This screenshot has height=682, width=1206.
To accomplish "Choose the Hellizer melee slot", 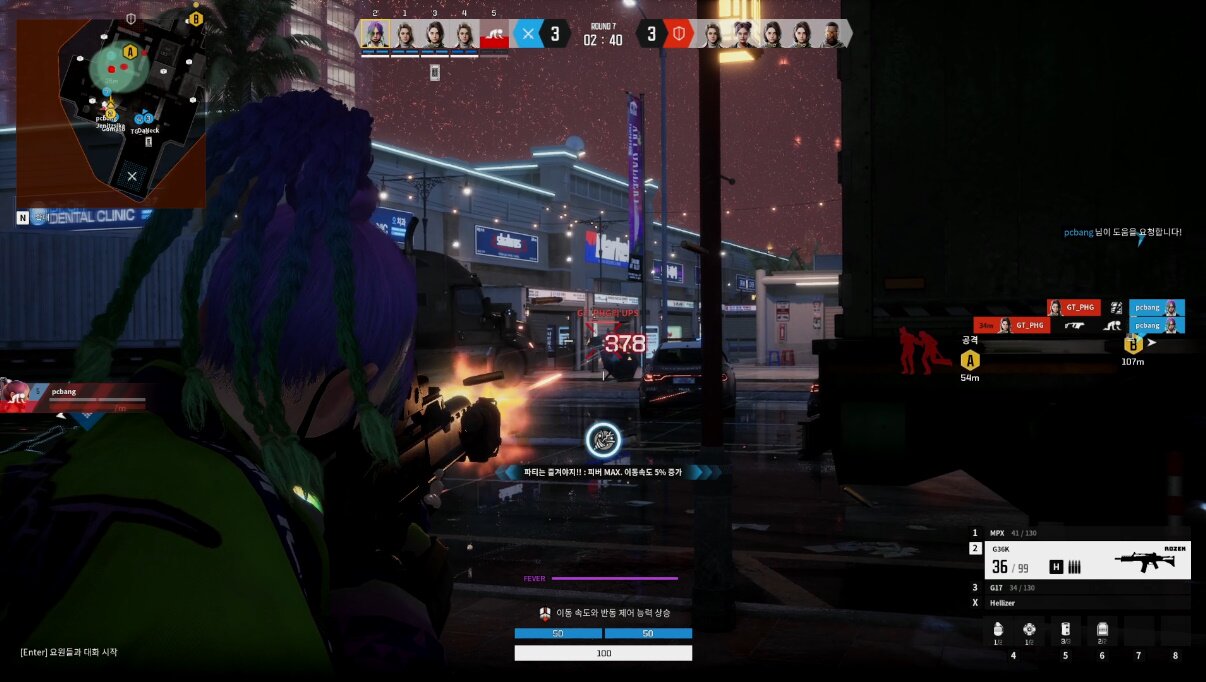I will 1080,603.
